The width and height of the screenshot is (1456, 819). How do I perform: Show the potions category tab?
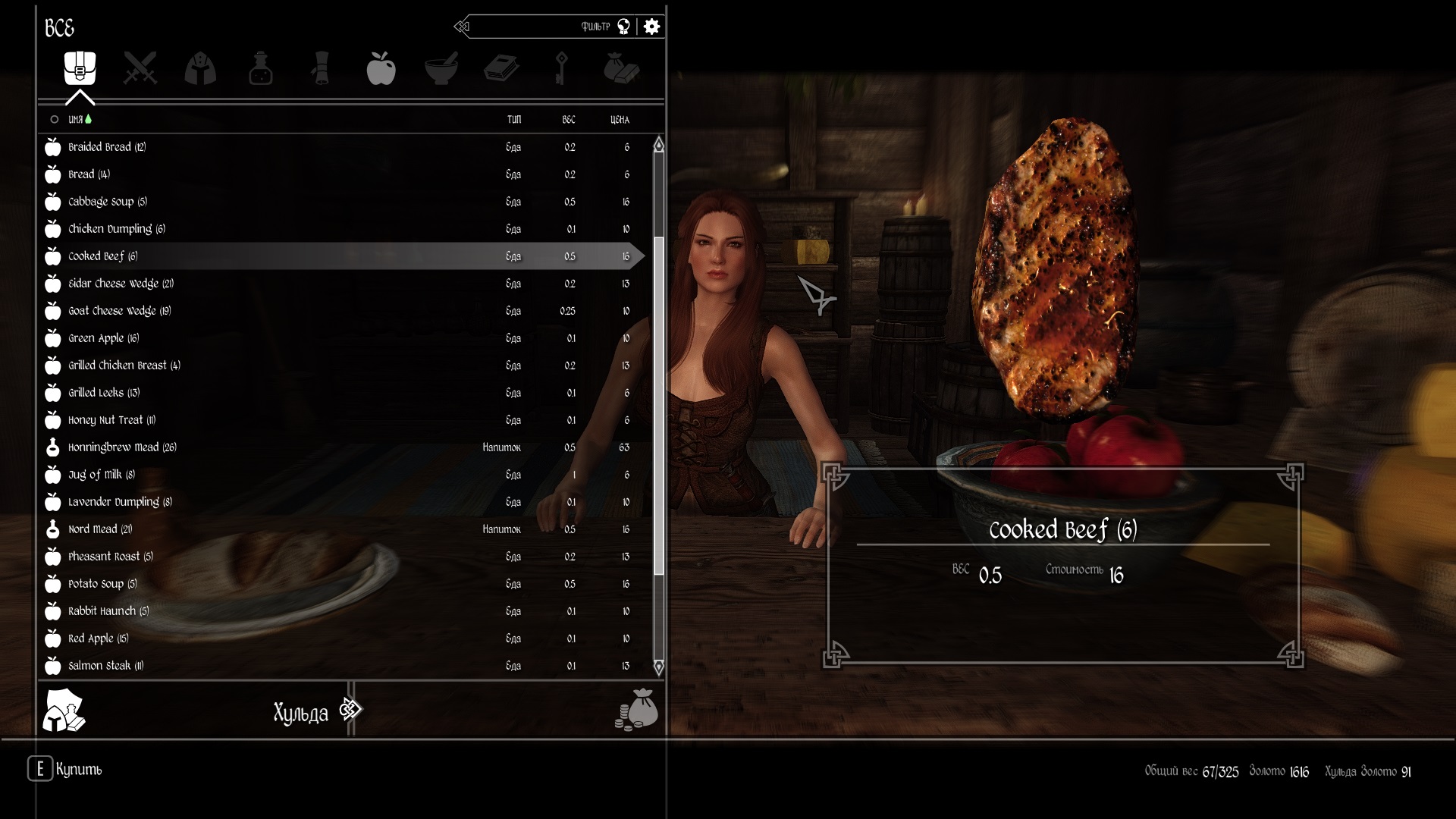click(x=260, y=68)
